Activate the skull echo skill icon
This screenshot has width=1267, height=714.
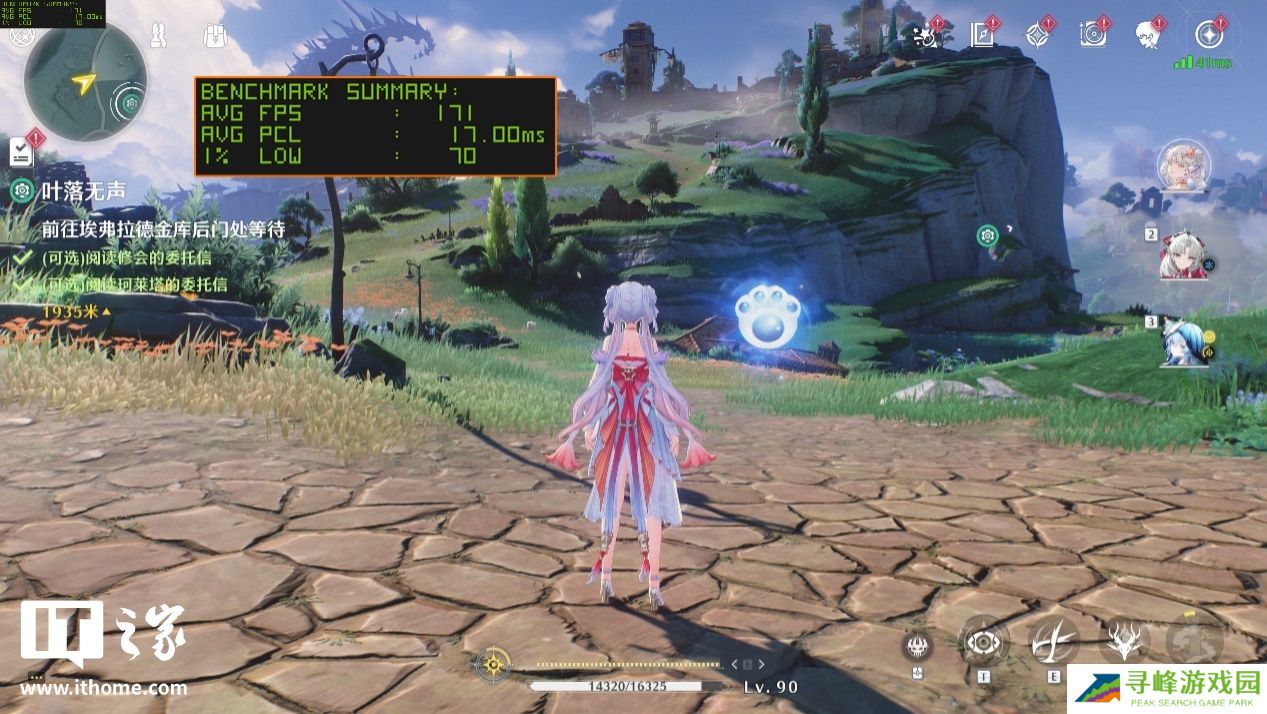point(918,645)
